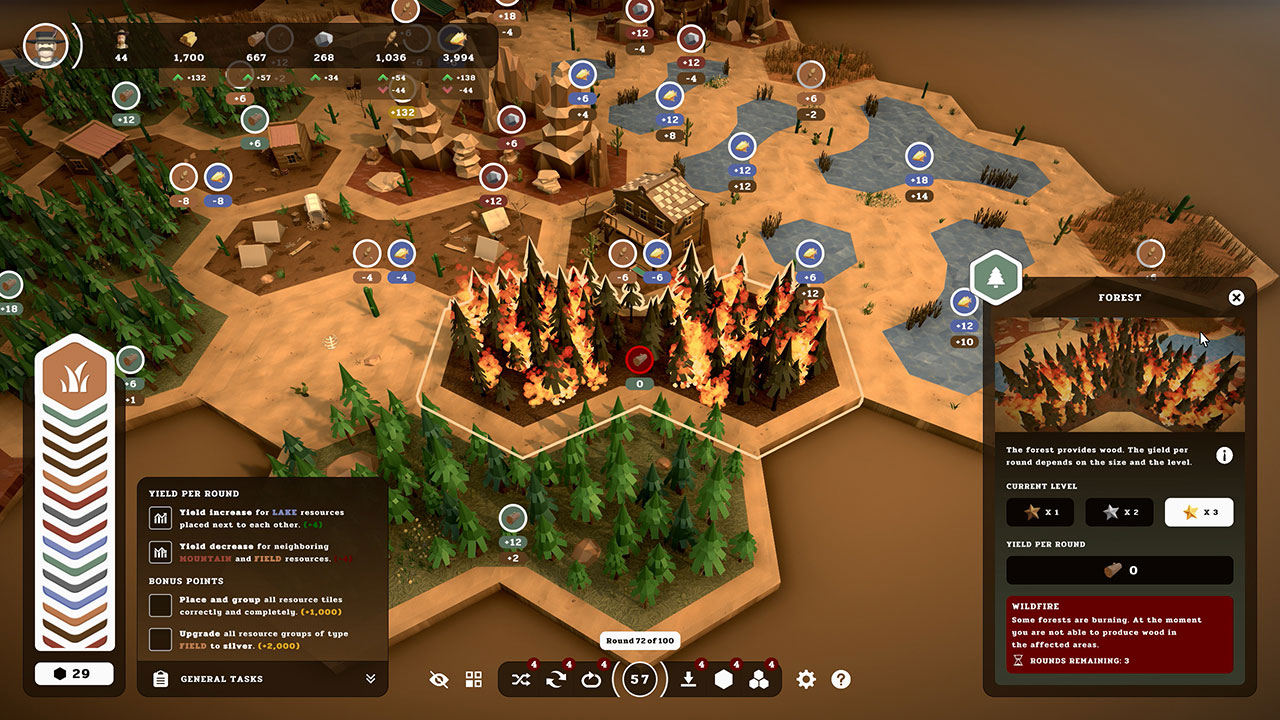The height and width of the screenshot is (720, 1280).
Task: Open the info tooltip in the Forest panel
Action: click(1224, 454)
